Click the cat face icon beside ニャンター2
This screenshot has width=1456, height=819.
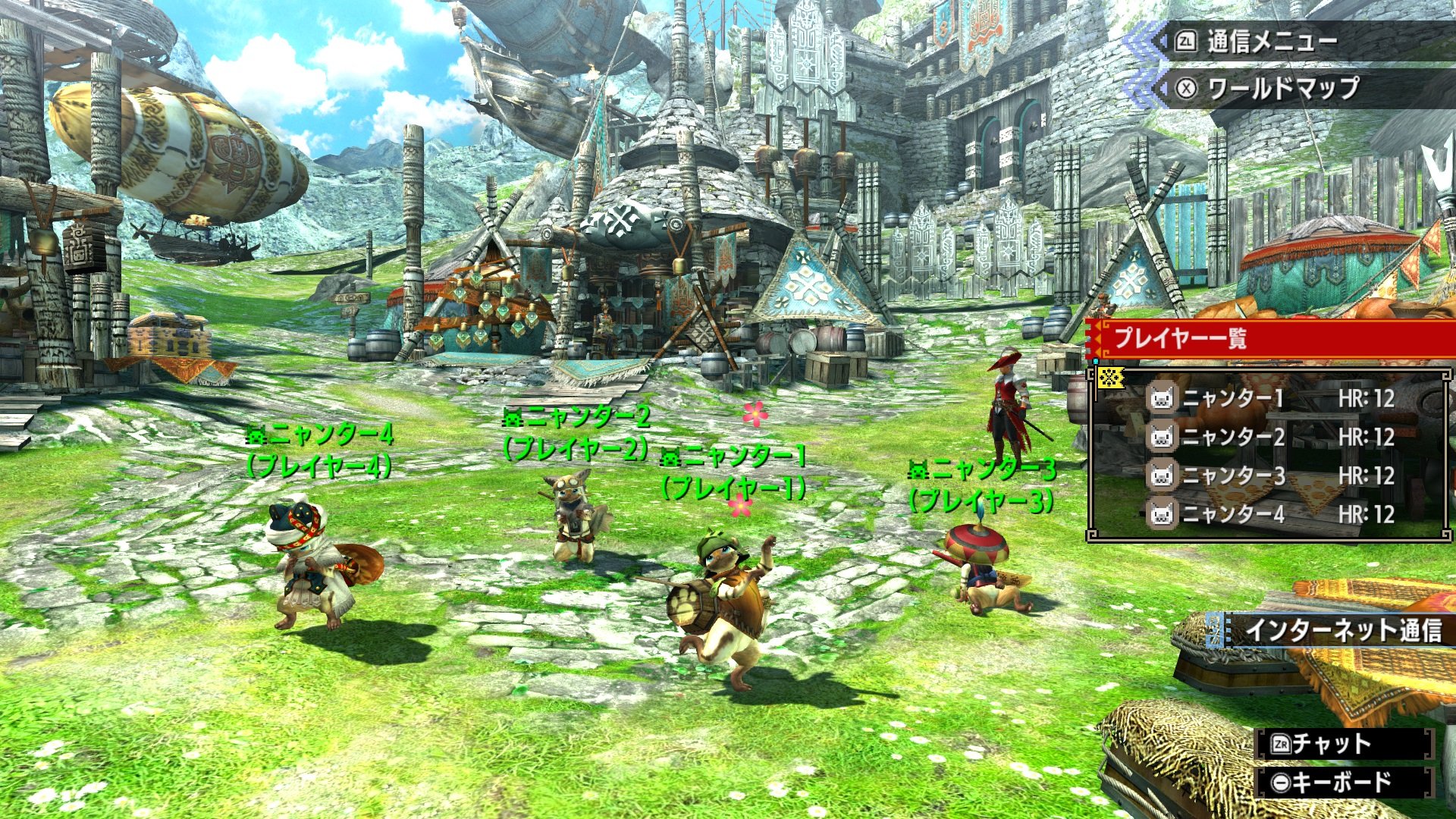1161,436
